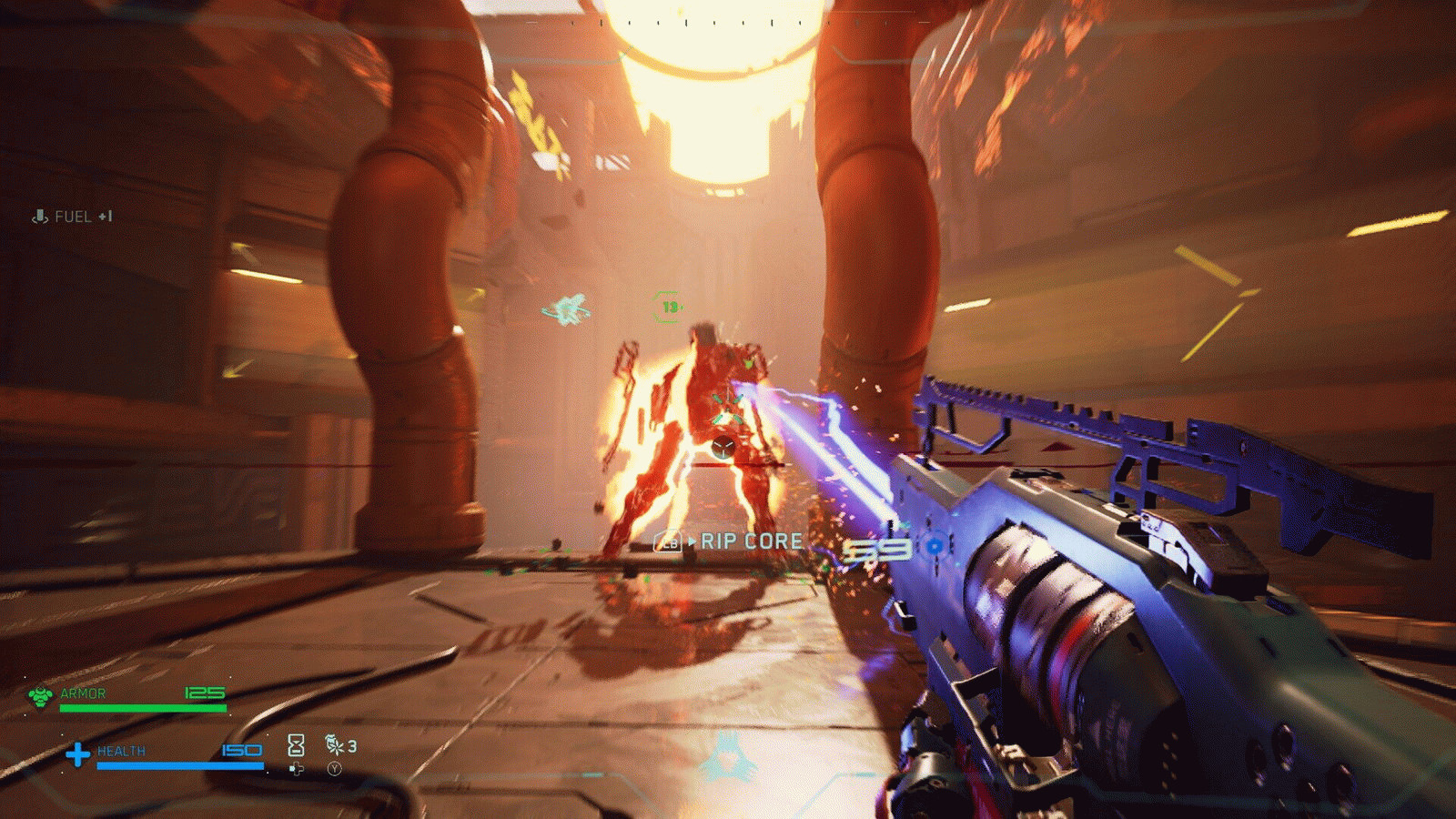Click the green armor icon

[40, 697]
